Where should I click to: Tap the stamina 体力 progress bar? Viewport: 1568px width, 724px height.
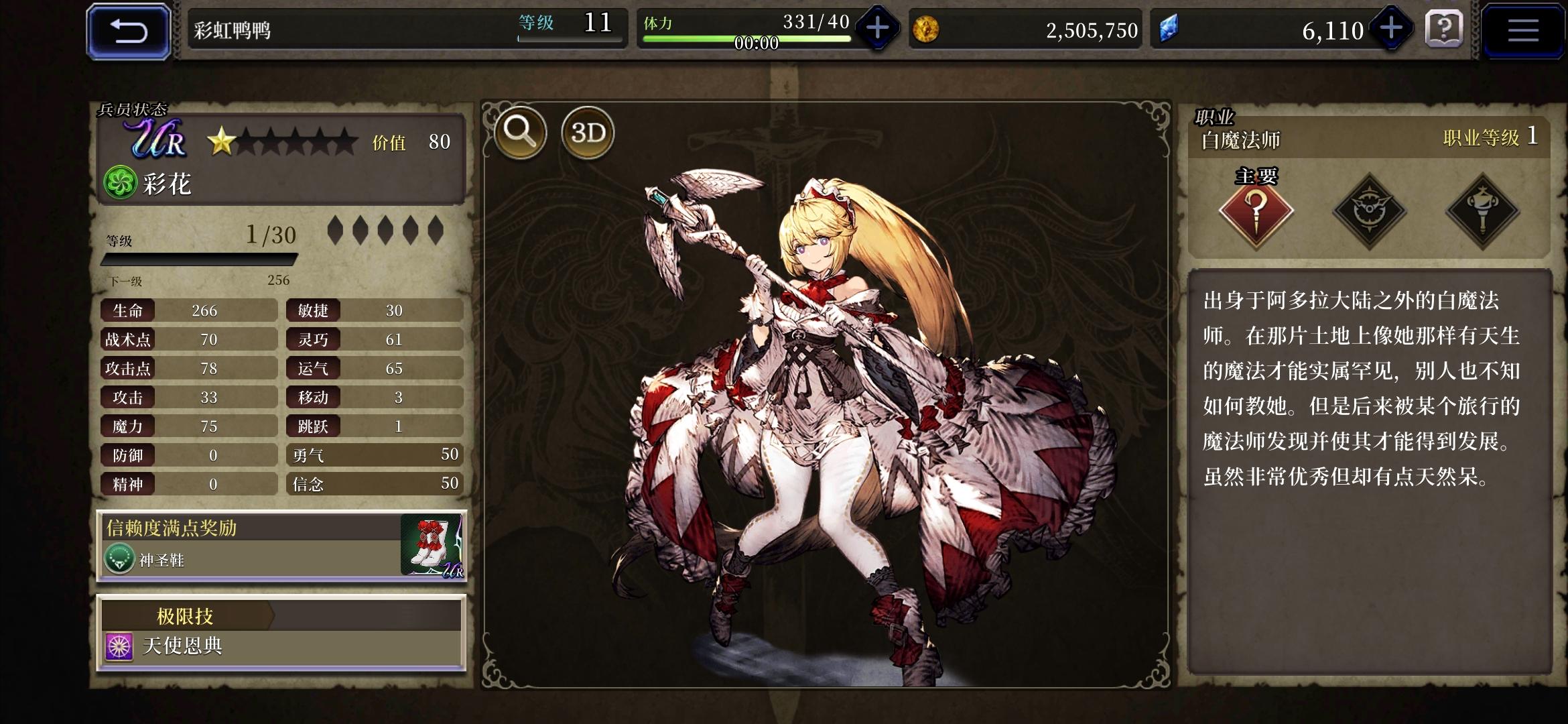tap(744, 37)
